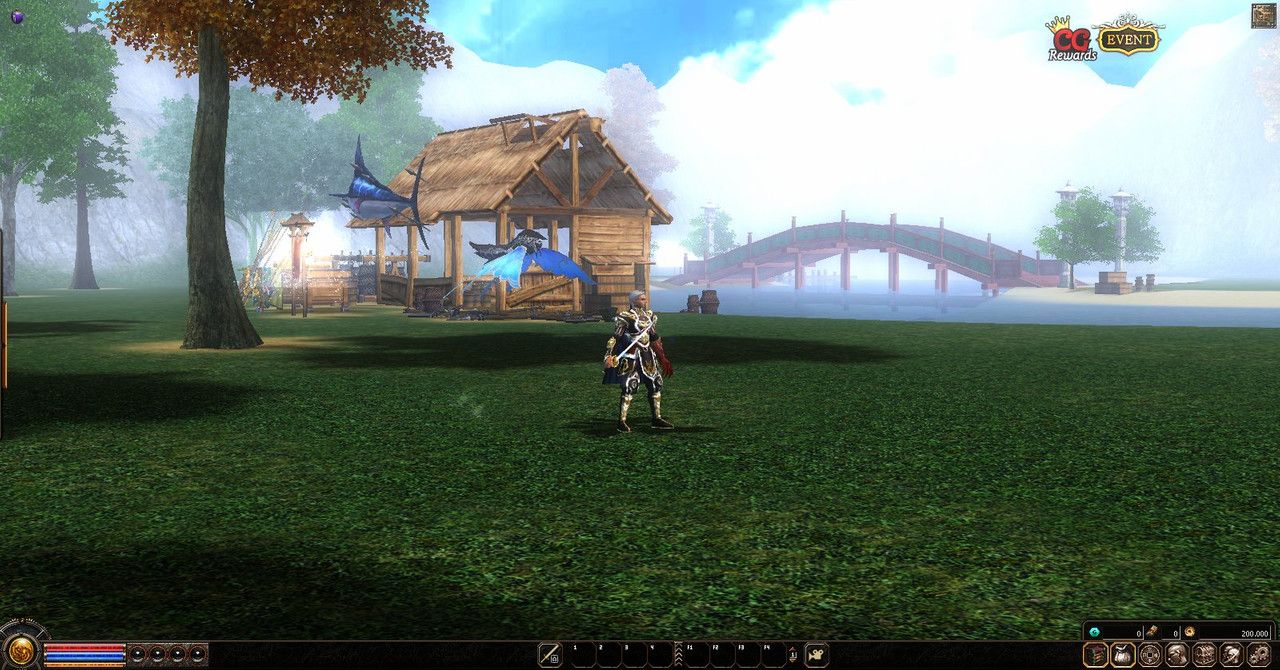Click the small square icon in top-right corner
The width and height of the screenshot is (1280, 670).
pyautogui.click(x=1263, y=15)
